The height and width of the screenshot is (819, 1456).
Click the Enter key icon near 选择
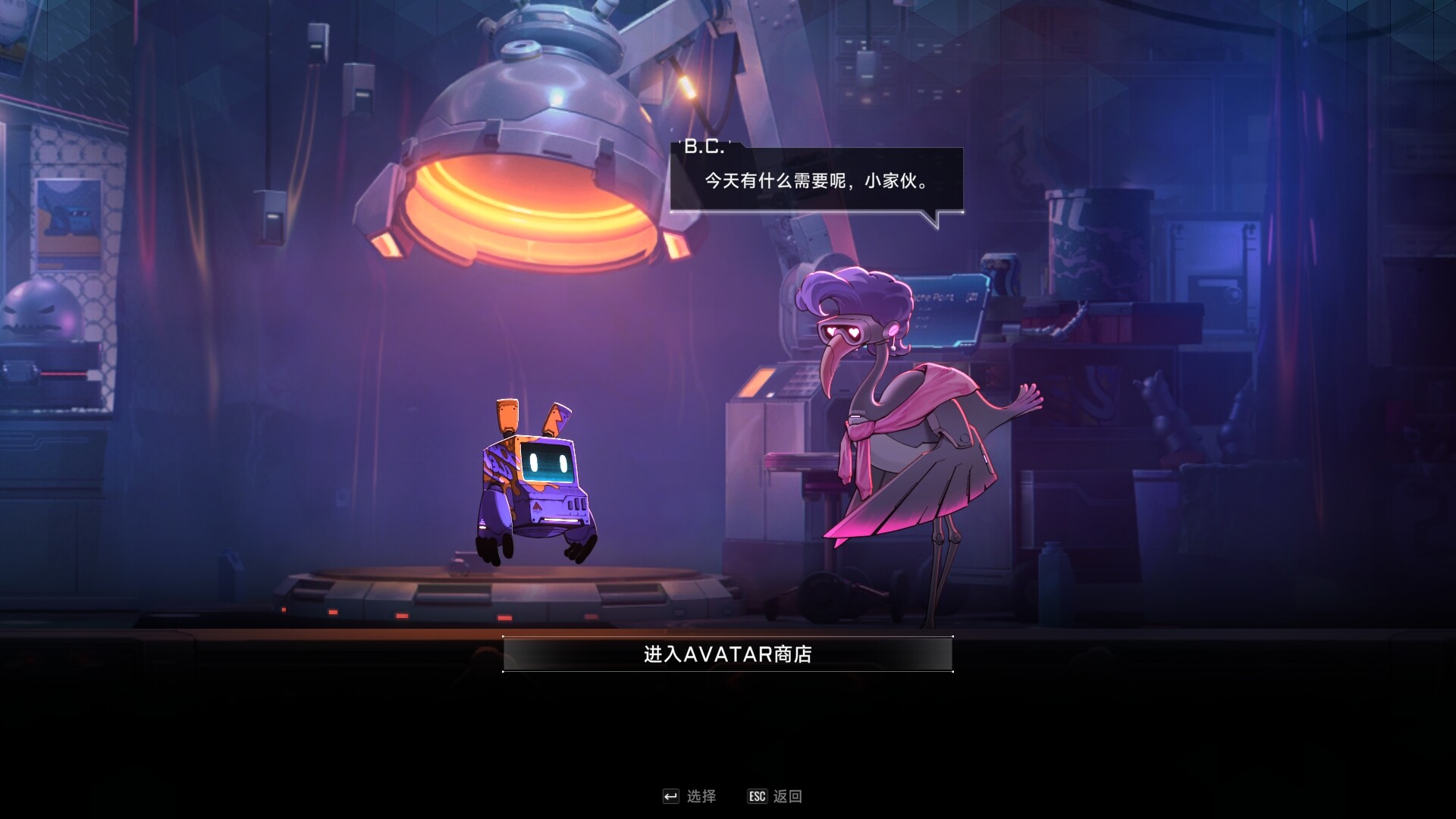pos(670,795)
